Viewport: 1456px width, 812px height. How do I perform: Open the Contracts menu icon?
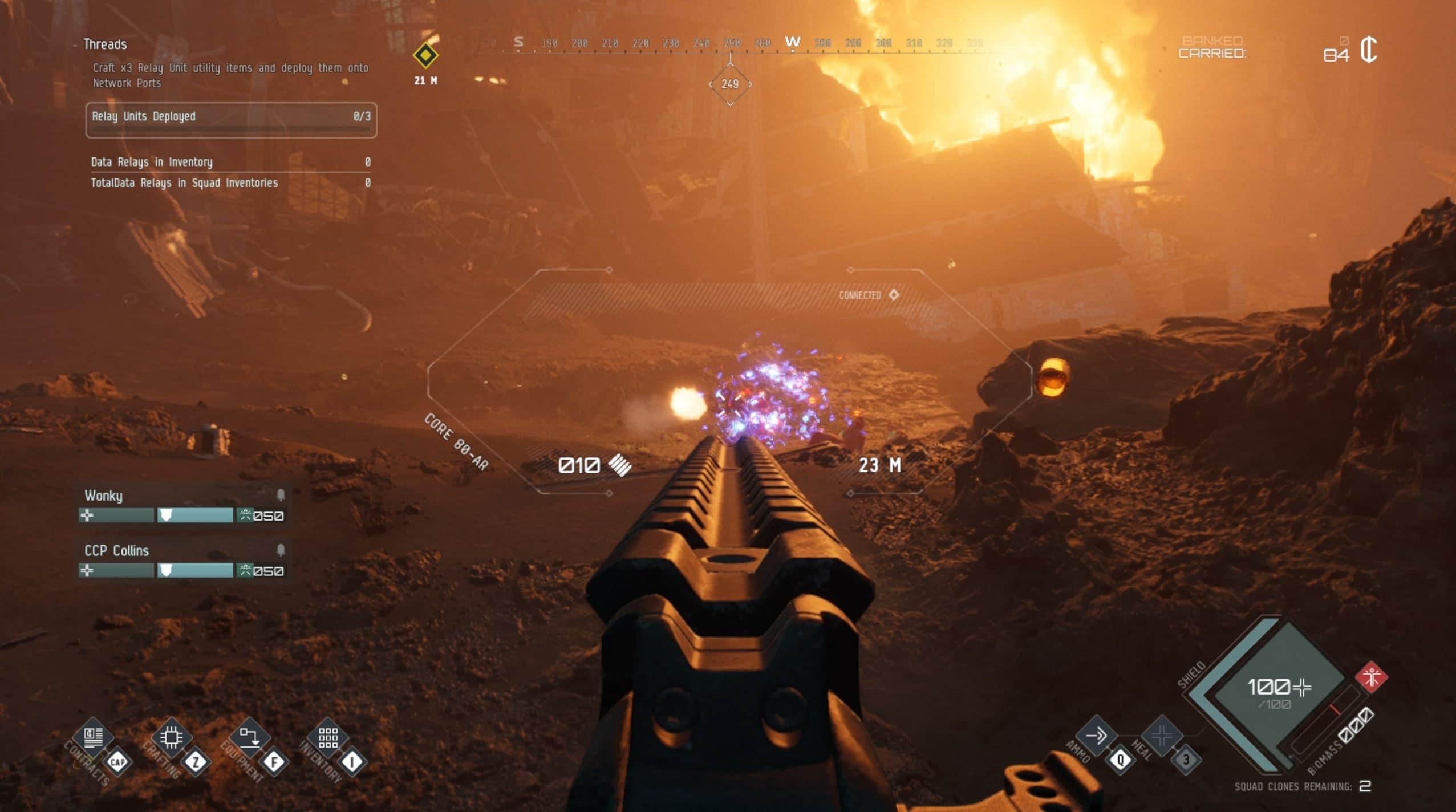(x=94, y=737)
